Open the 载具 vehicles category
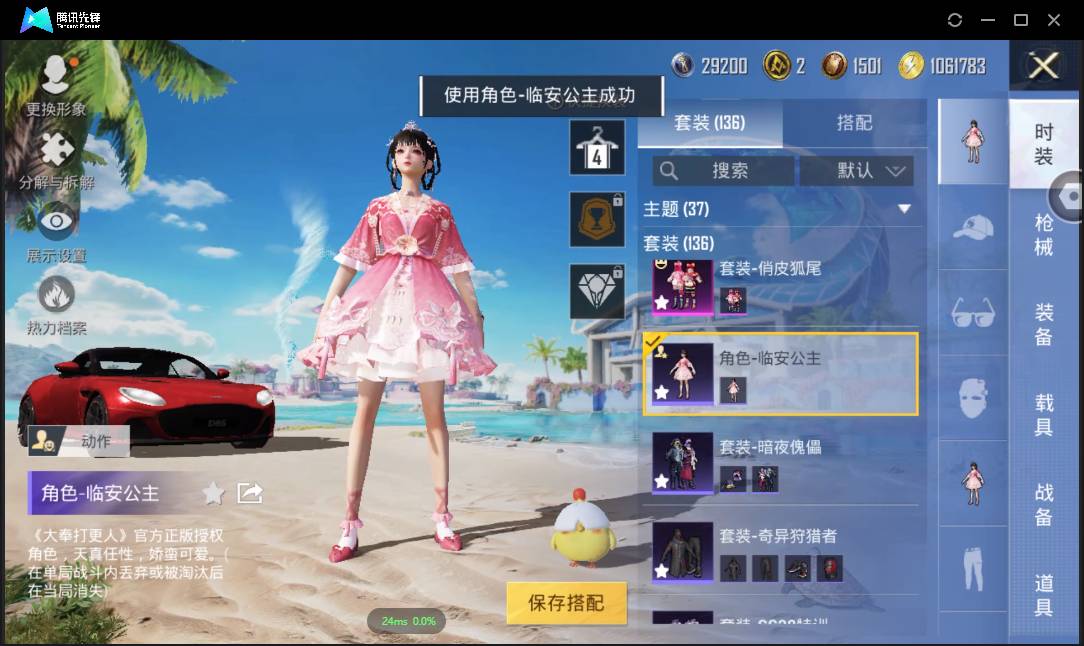Image resolution: width=1084 pixels, height=646 pixels. pyautogui.click(x=1044, y=415)
